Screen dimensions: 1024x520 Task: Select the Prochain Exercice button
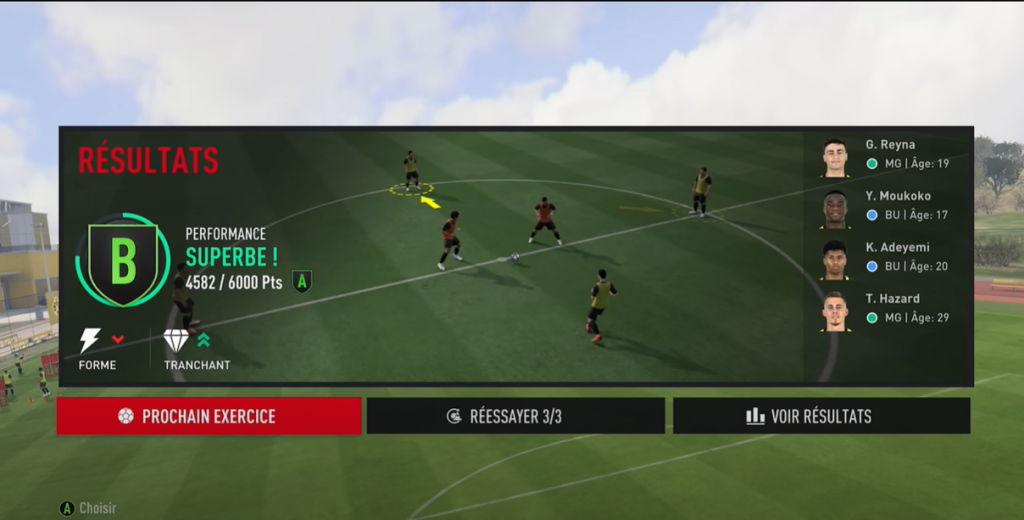pyautogui.click(x=208, y=416)
